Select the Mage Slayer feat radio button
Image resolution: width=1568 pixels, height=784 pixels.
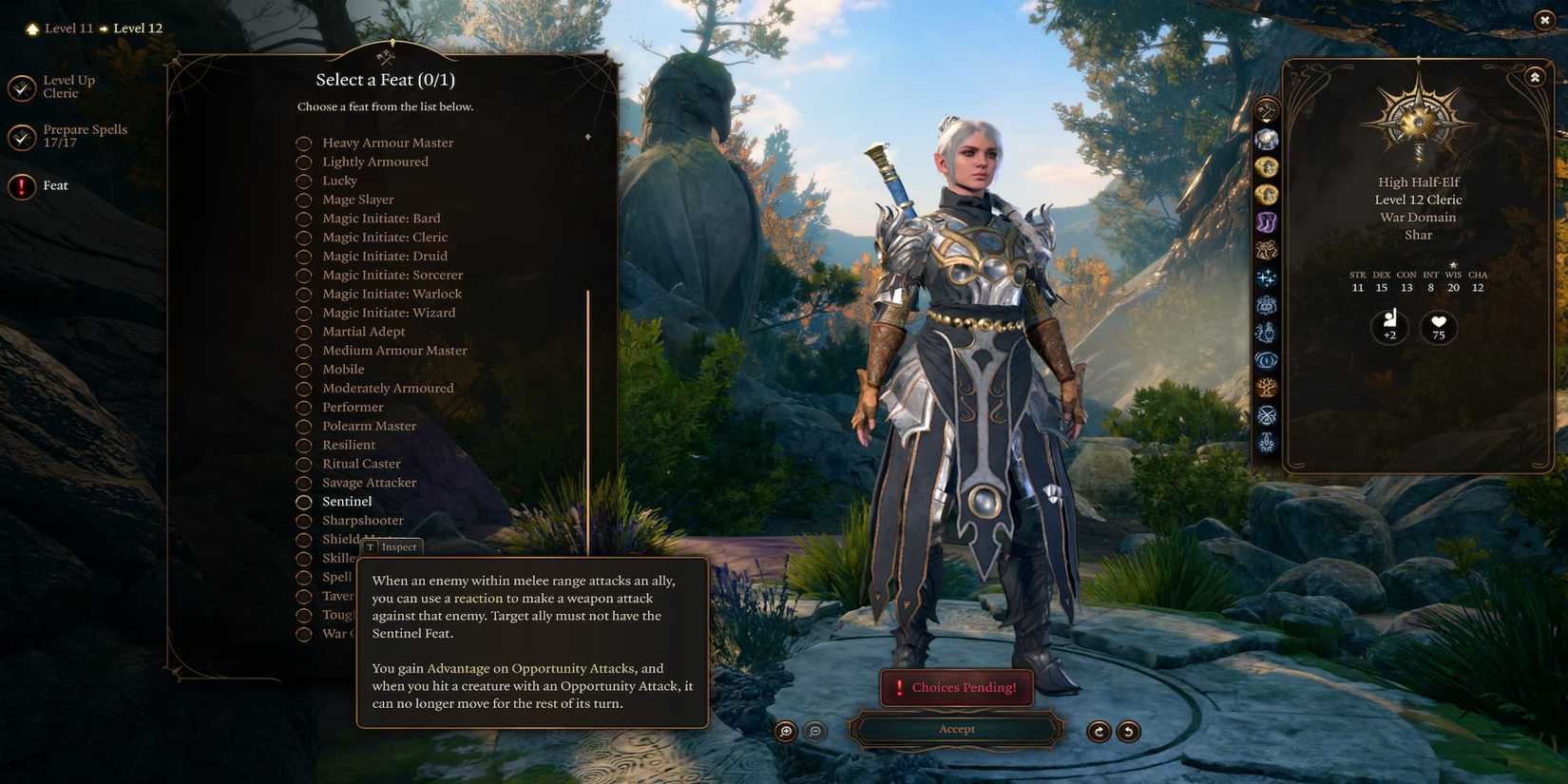click(304, 200)
